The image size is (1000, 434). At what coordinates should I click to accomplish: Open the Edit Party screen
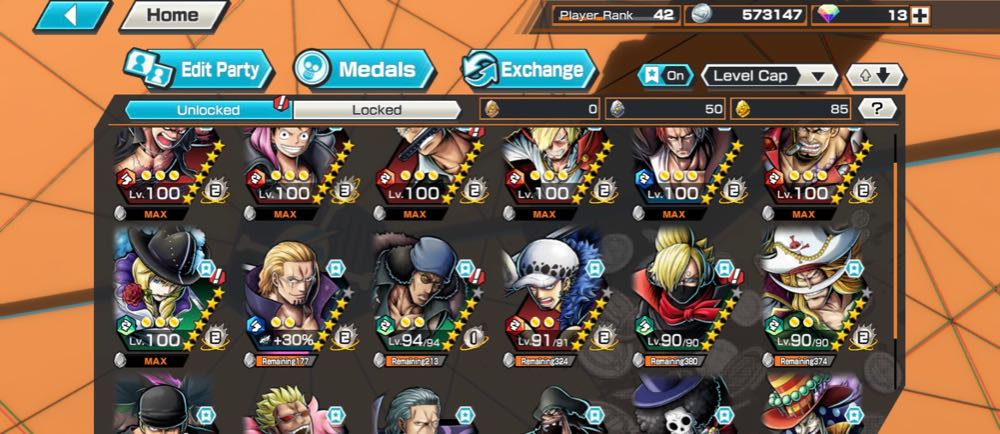pyautogui.click(x=198, y=70)
